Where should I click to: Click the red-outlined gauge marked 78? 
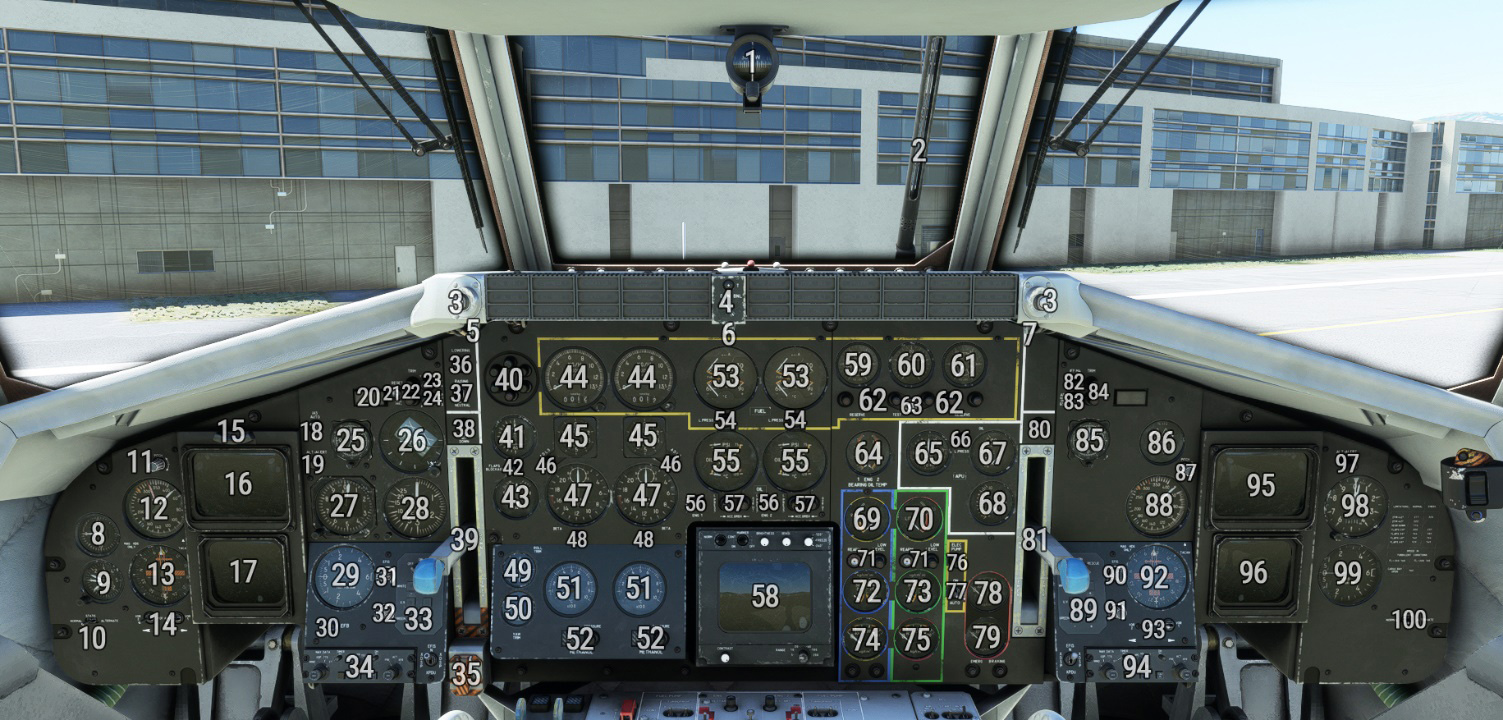pyautogui.click(x=987, y=593)
